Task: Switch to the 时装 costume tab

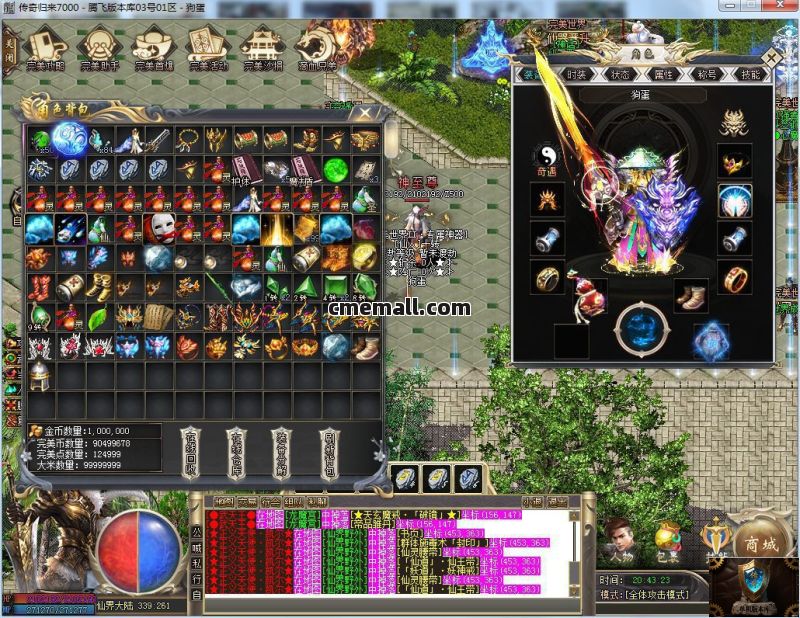Action: (576, 75)
